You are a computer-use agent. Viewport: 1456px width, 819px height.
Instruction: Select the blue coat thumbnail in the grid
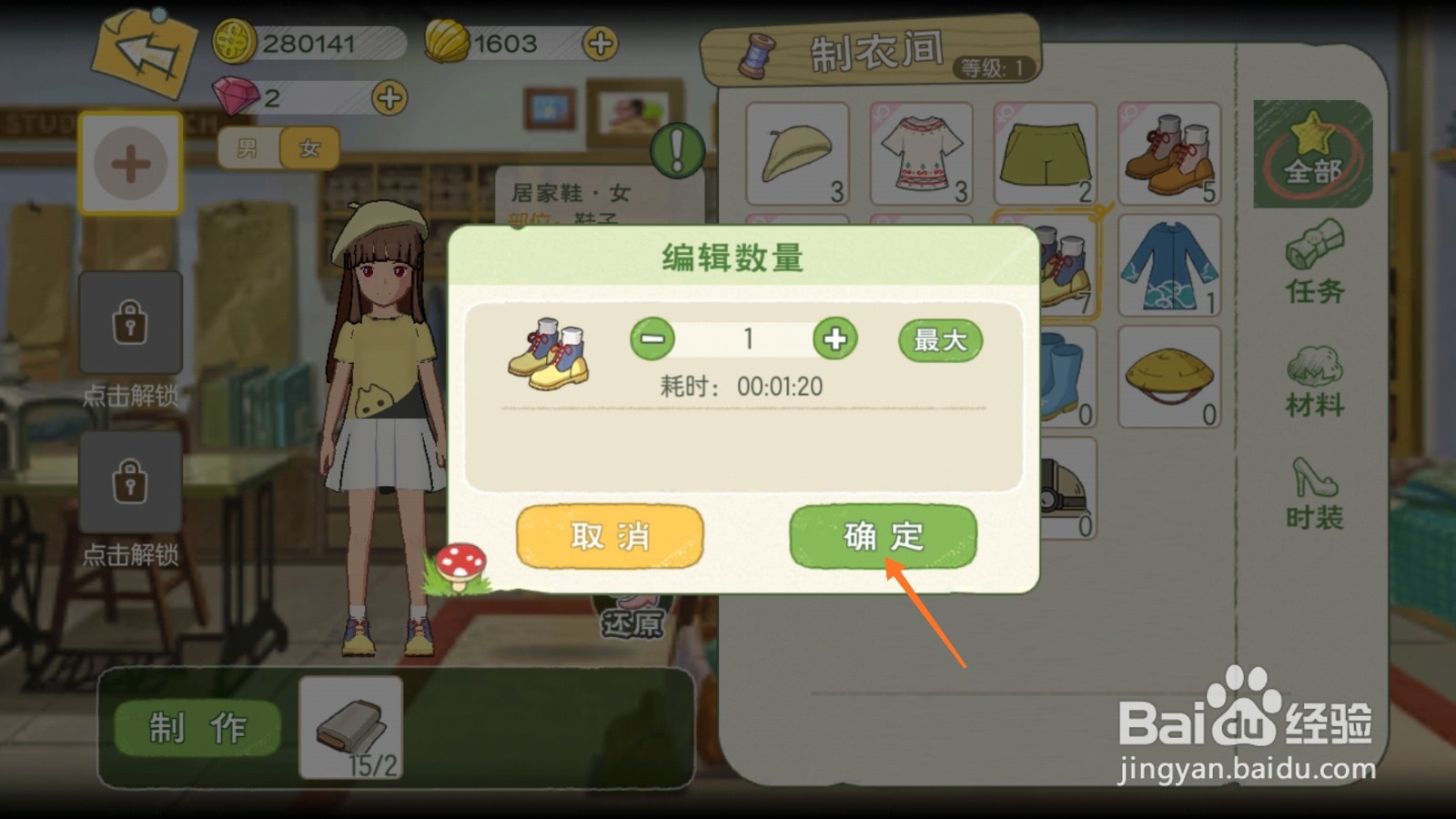pos(1169,264)
